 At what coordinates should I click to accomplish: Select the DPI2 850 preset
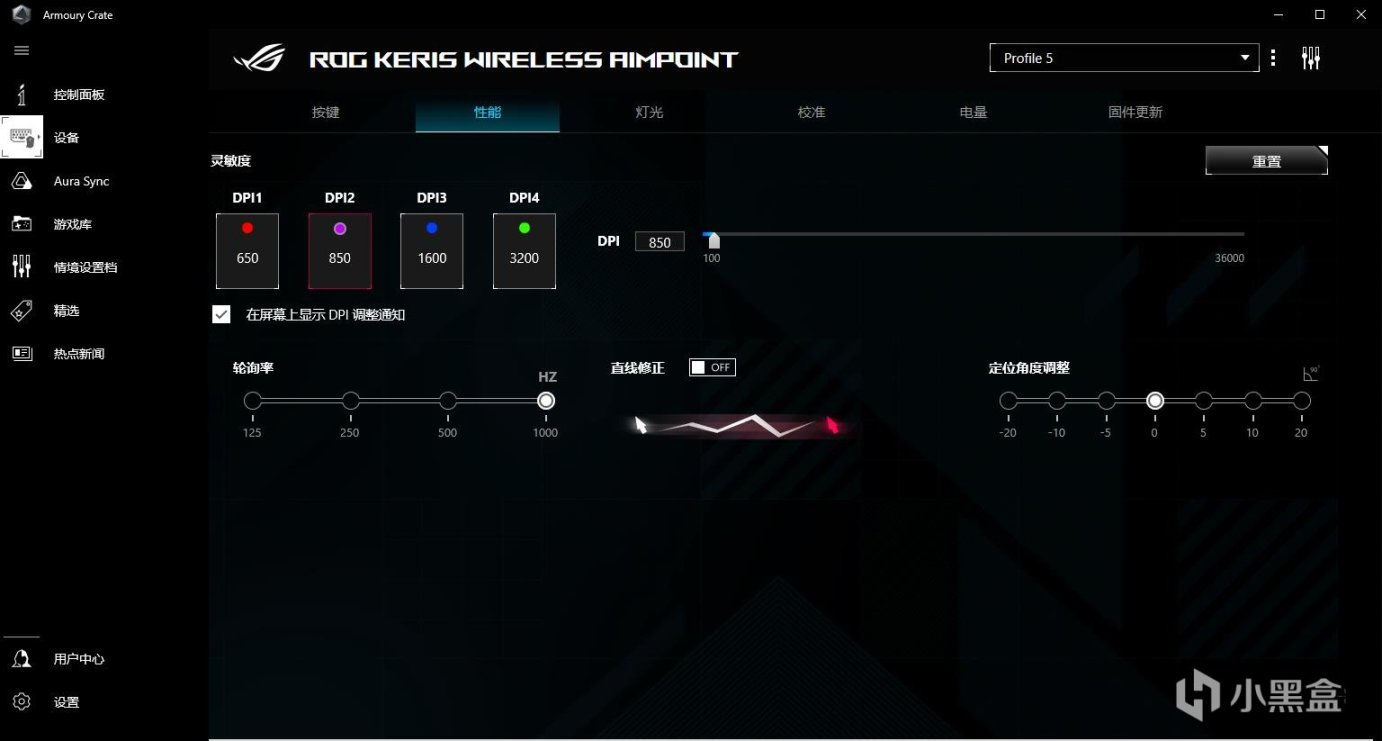tap(340, 249)
